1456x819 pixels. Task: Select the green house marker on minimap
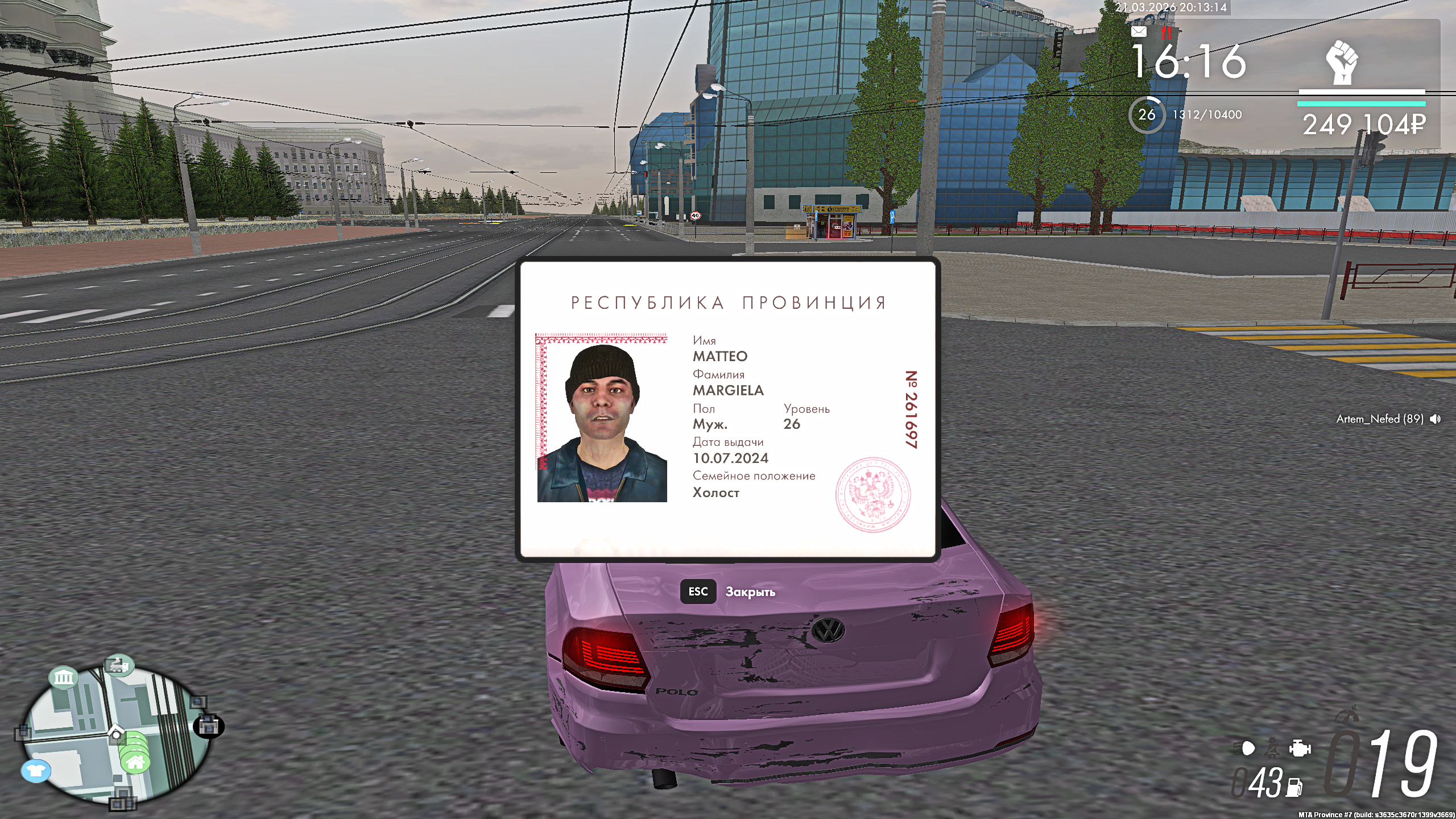tap(135, 762)
